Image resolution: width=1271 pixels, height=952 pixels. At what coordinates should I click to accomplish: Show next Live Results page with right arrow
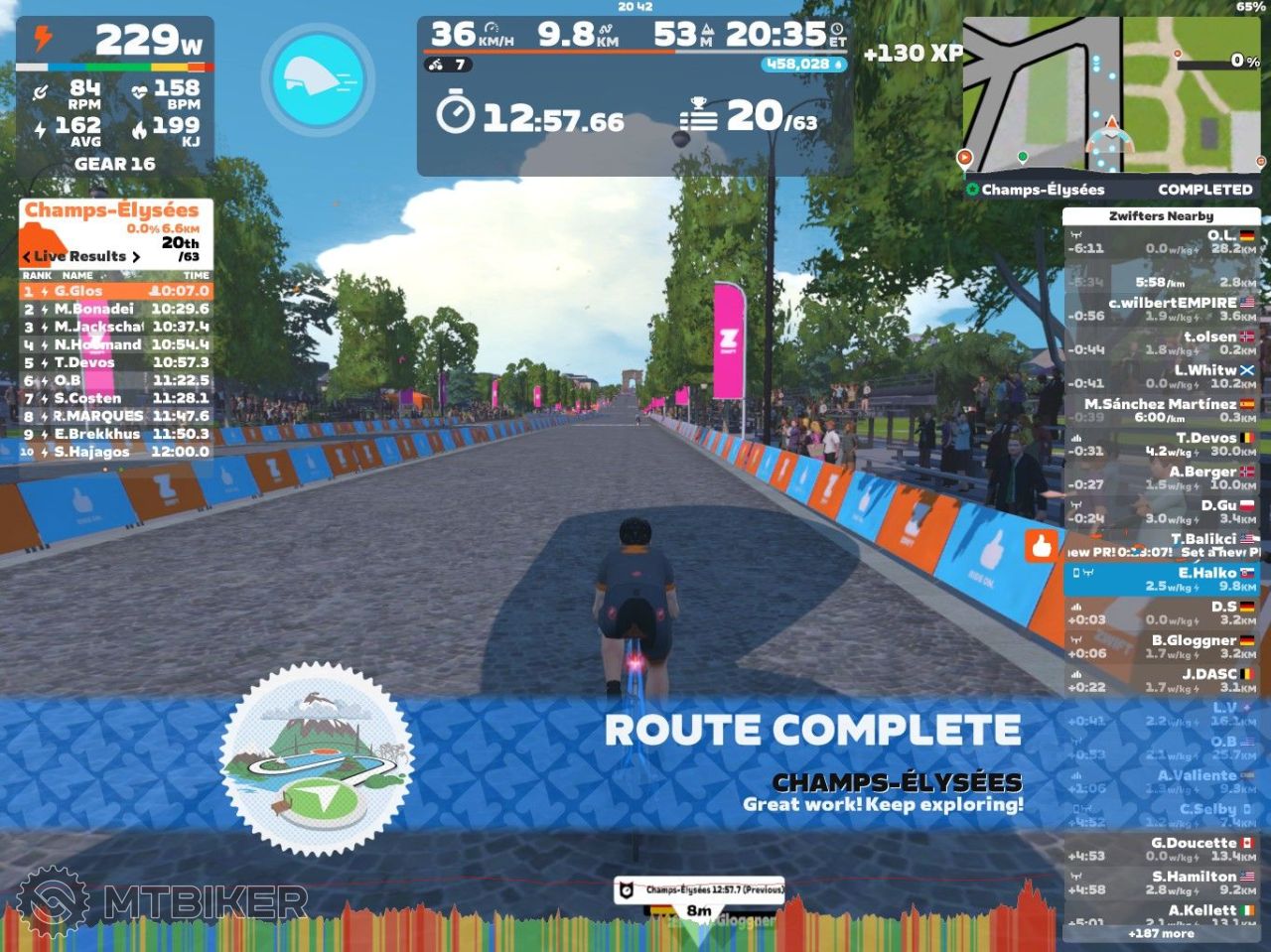click(136, 257)
